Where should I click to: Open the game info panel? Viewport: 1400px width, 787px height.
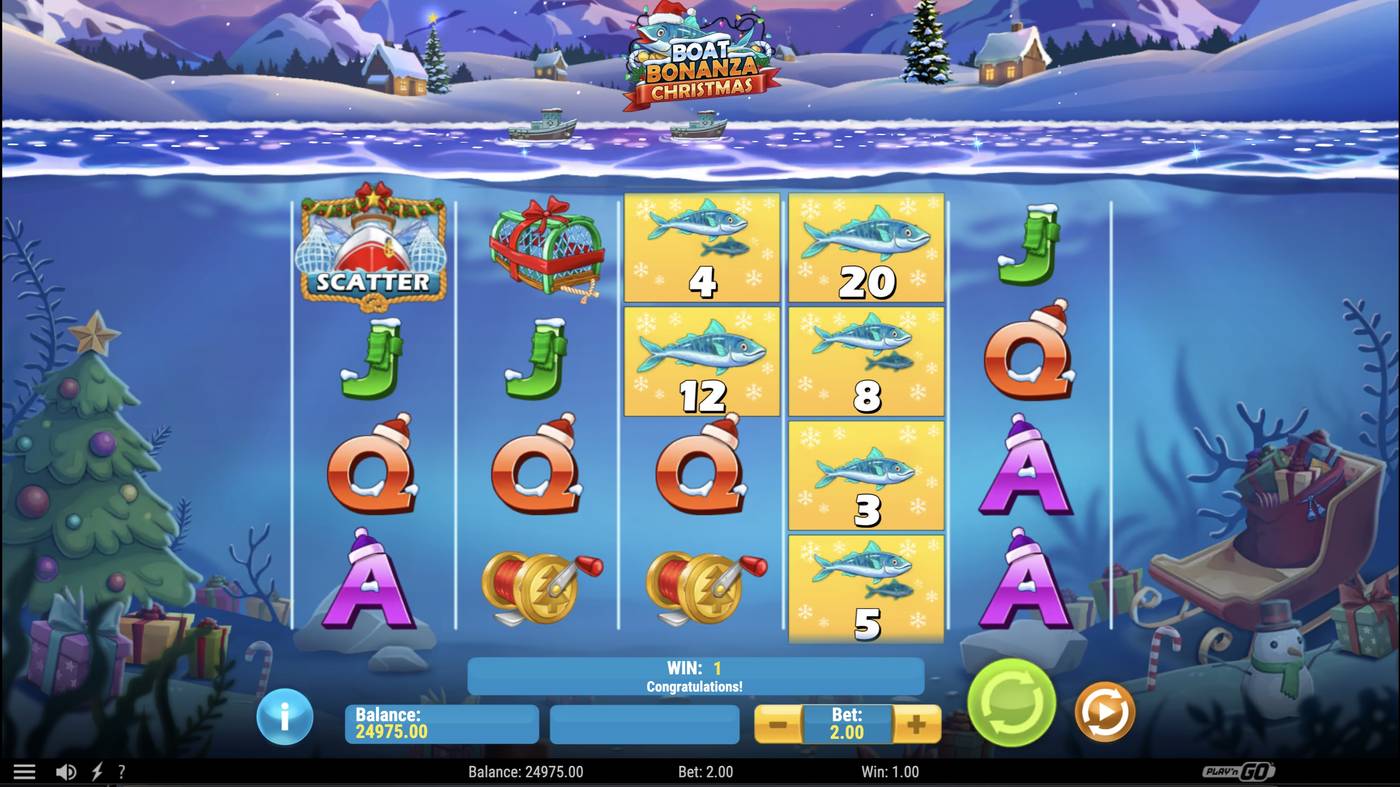285,717
